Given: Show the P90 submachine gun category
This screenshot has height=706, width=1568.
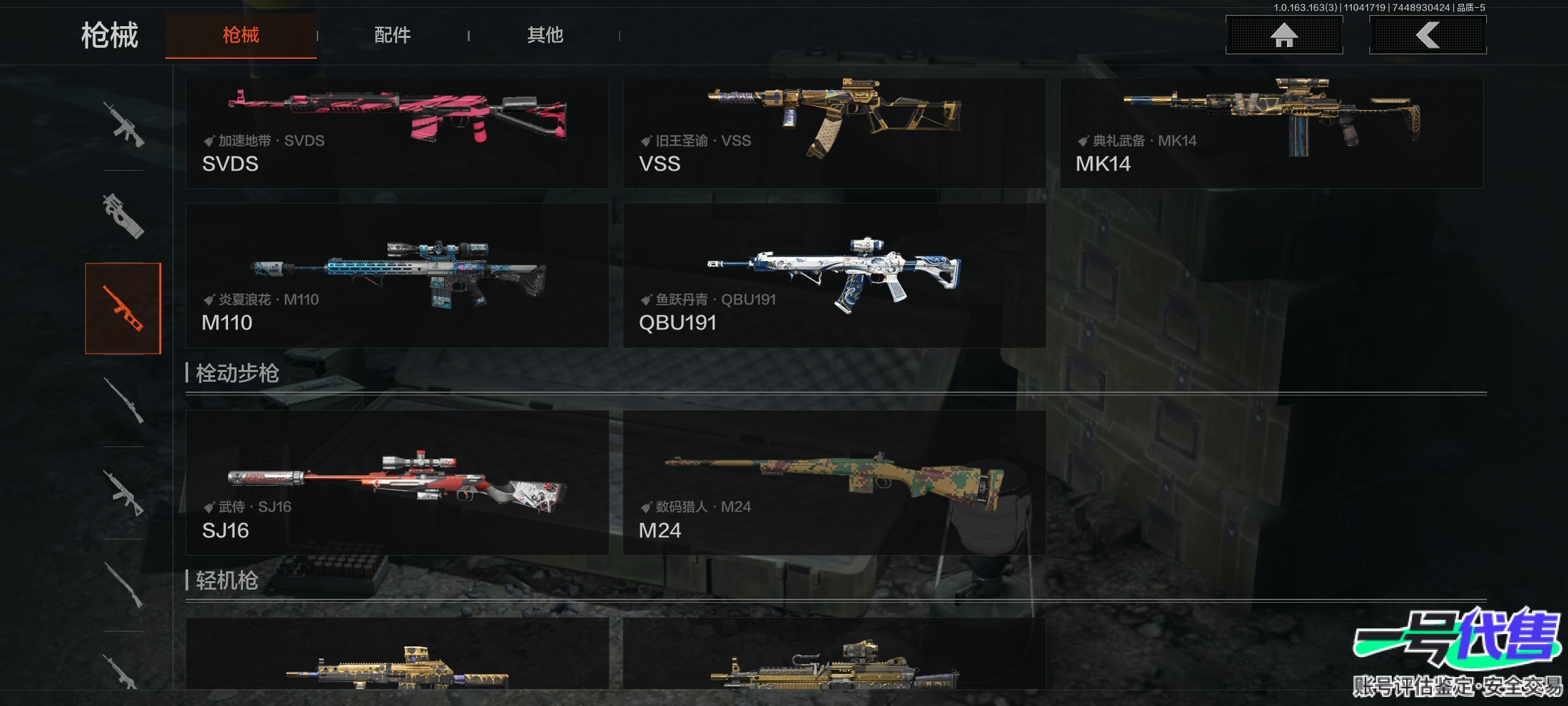Looking at the screenshot, I should [x=123, y=216].
